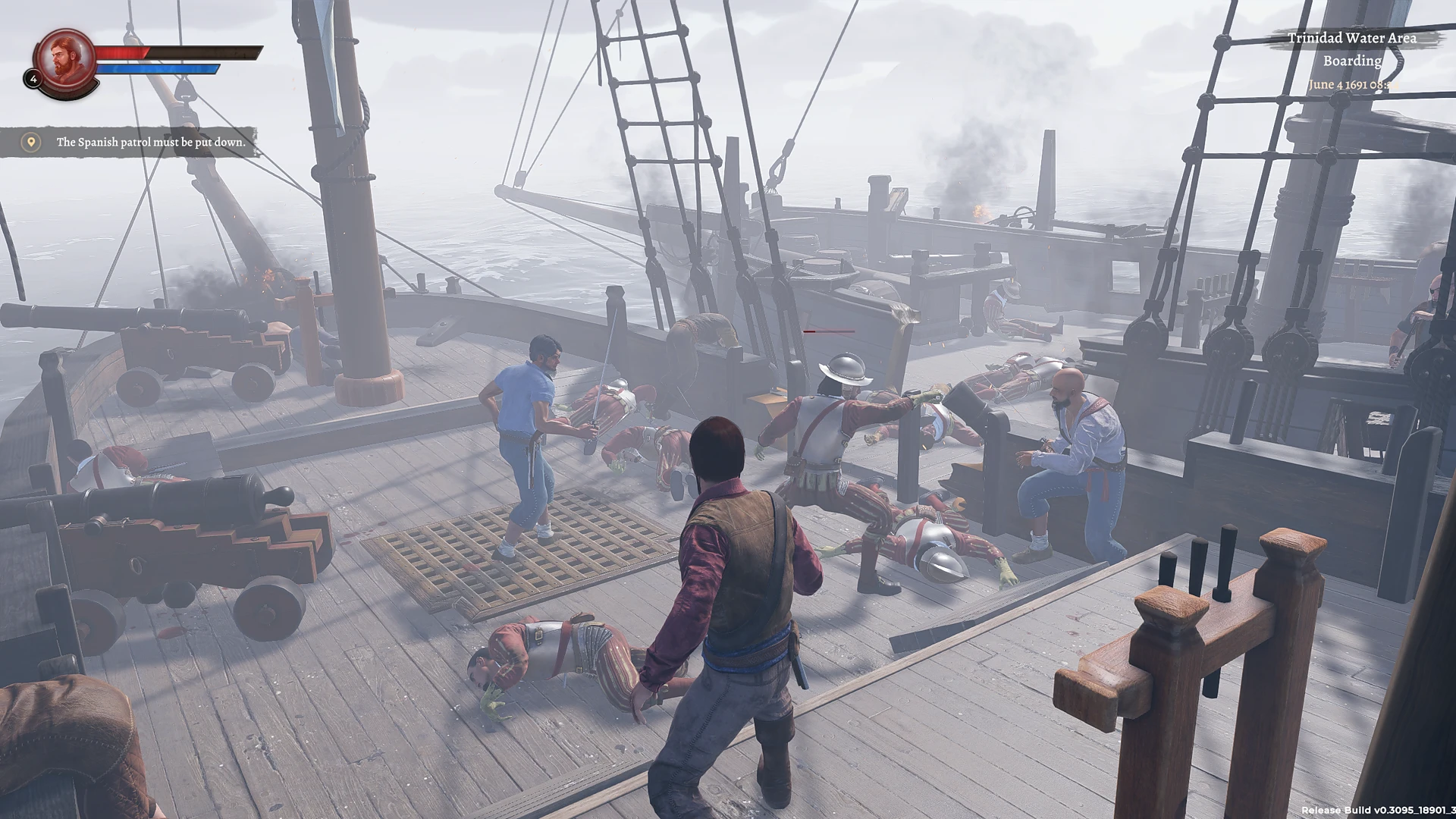Image resolution: width=1456 pixels, height=819 pixels.
Task: Select the level 4 badge
Action: [33, 78]
